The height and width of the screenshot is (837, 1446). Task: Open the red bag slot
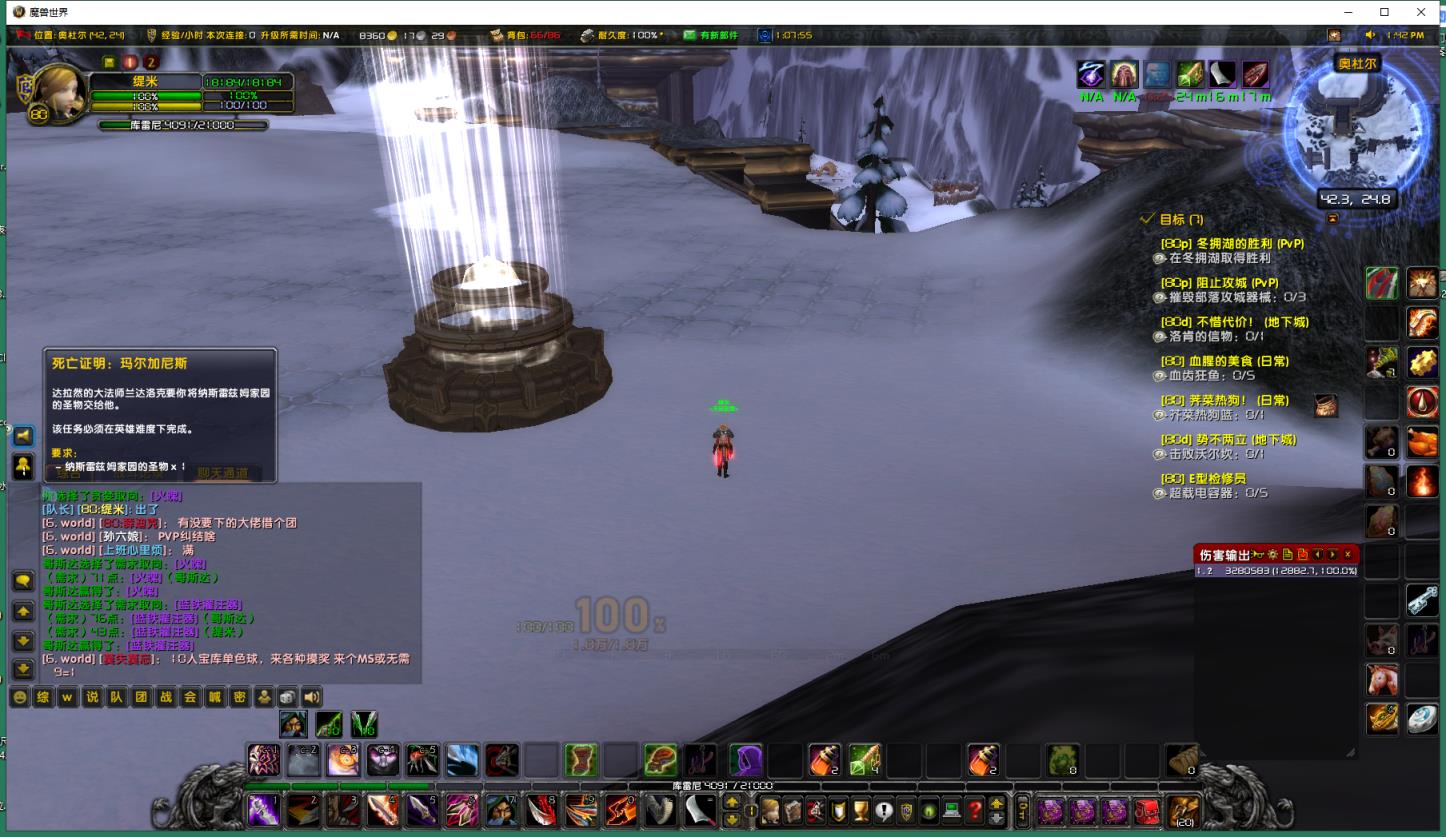pyautogui.click(x=1147, y=810)
